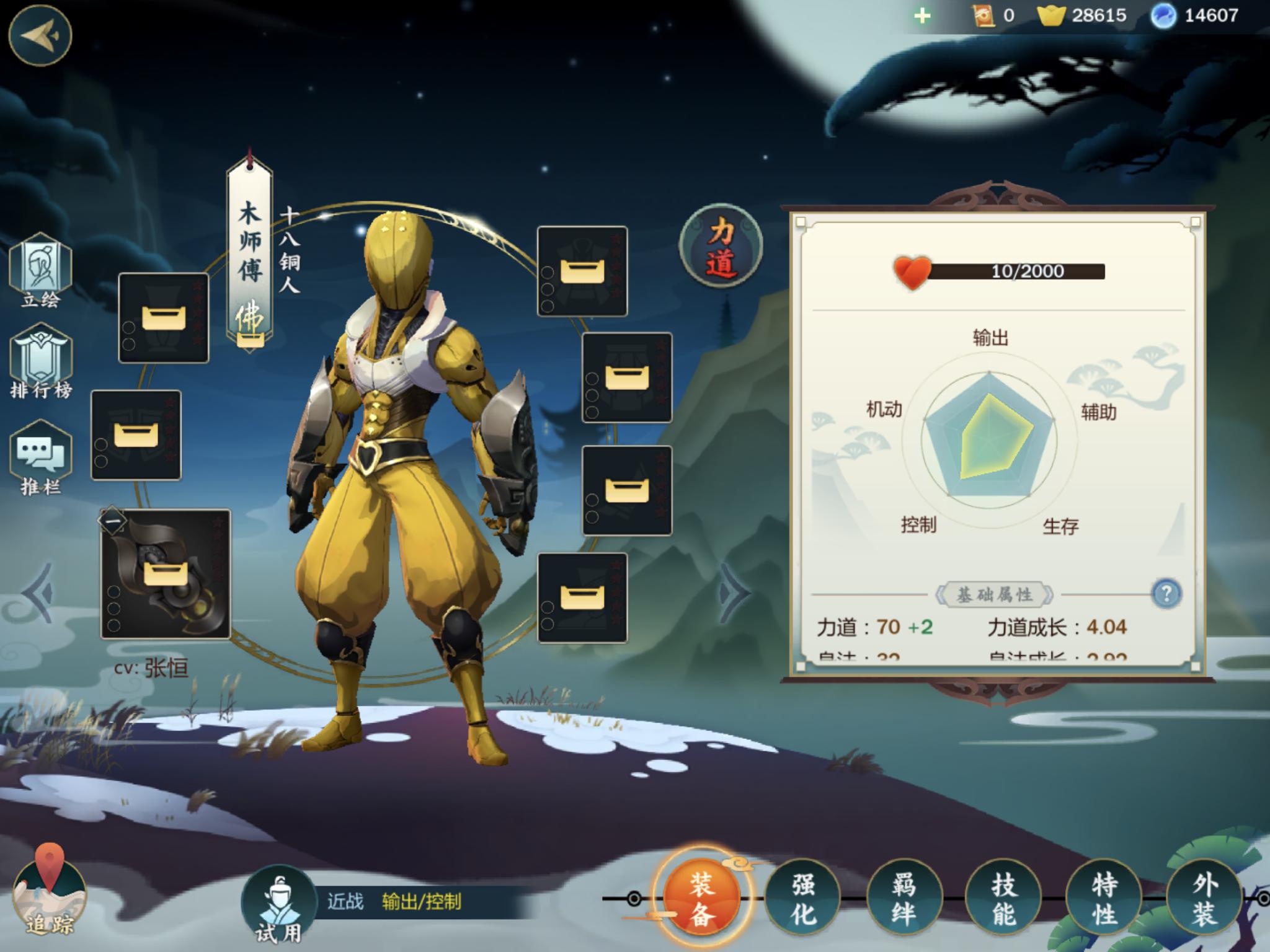
Task: Open the 特性 traits tab
Action: (1104, 898)
